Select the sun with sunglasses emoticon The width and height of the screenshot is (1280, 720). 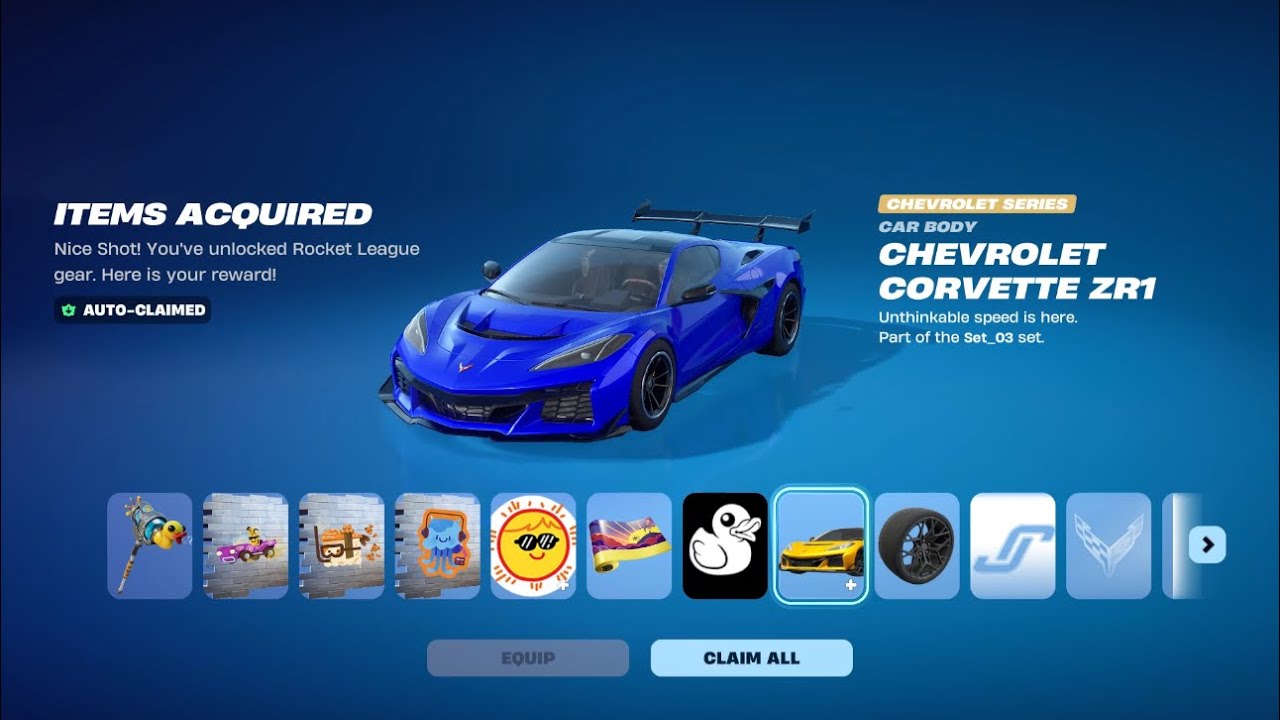533,546
